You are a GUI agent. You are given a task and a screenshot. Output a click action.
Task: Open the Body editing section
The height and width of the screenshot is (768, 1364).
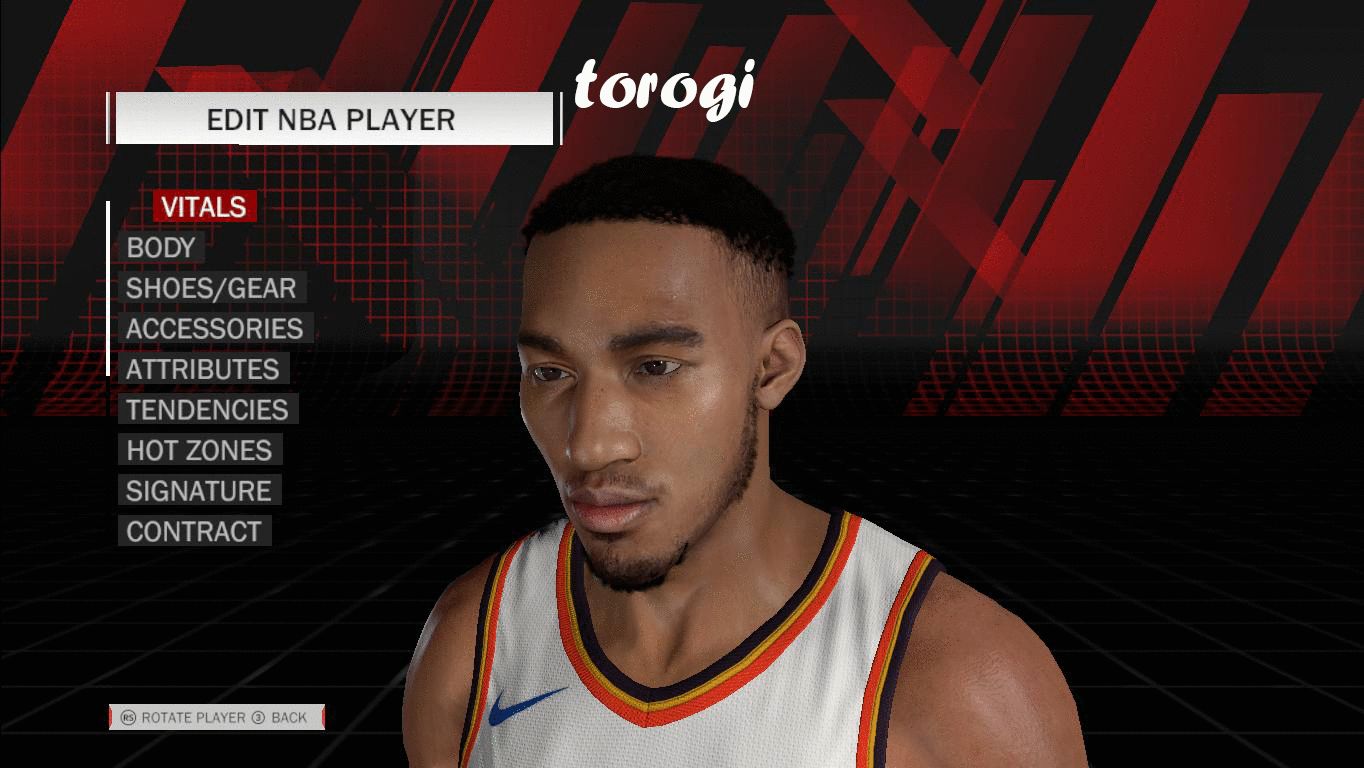pyautogui.click(x=160, y=248)
